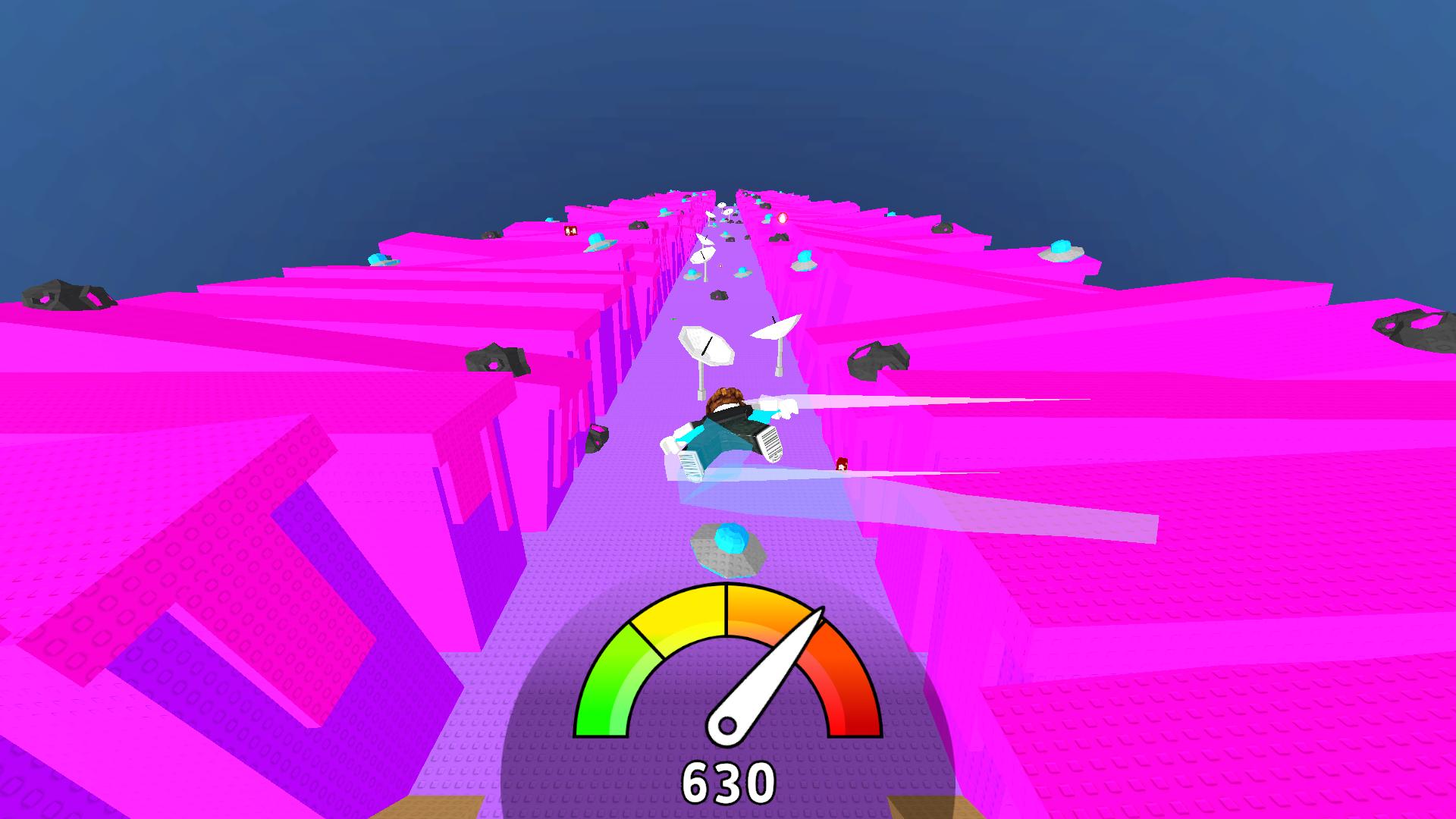
Task: Click the orange segment of the speedometer
Action: [770, 614]
